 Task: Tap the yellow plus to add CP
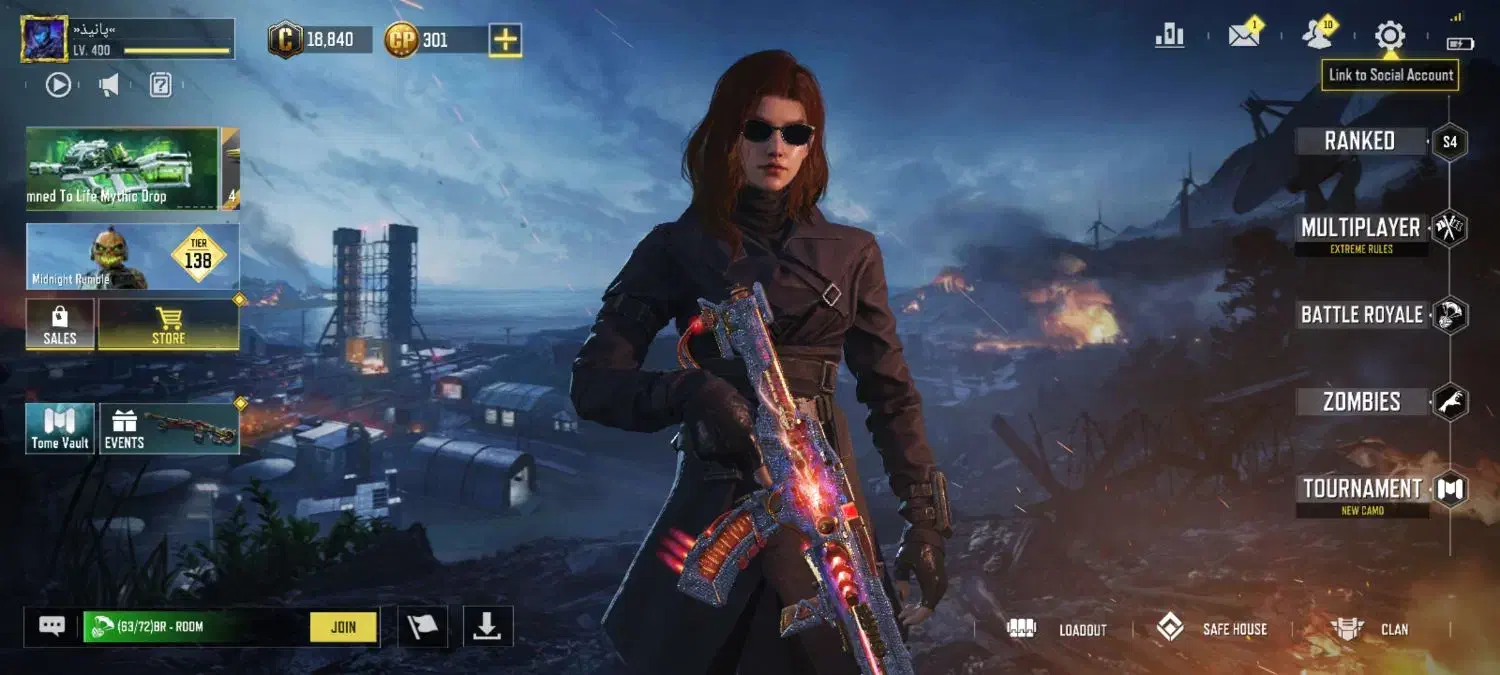tap(505, 40)
